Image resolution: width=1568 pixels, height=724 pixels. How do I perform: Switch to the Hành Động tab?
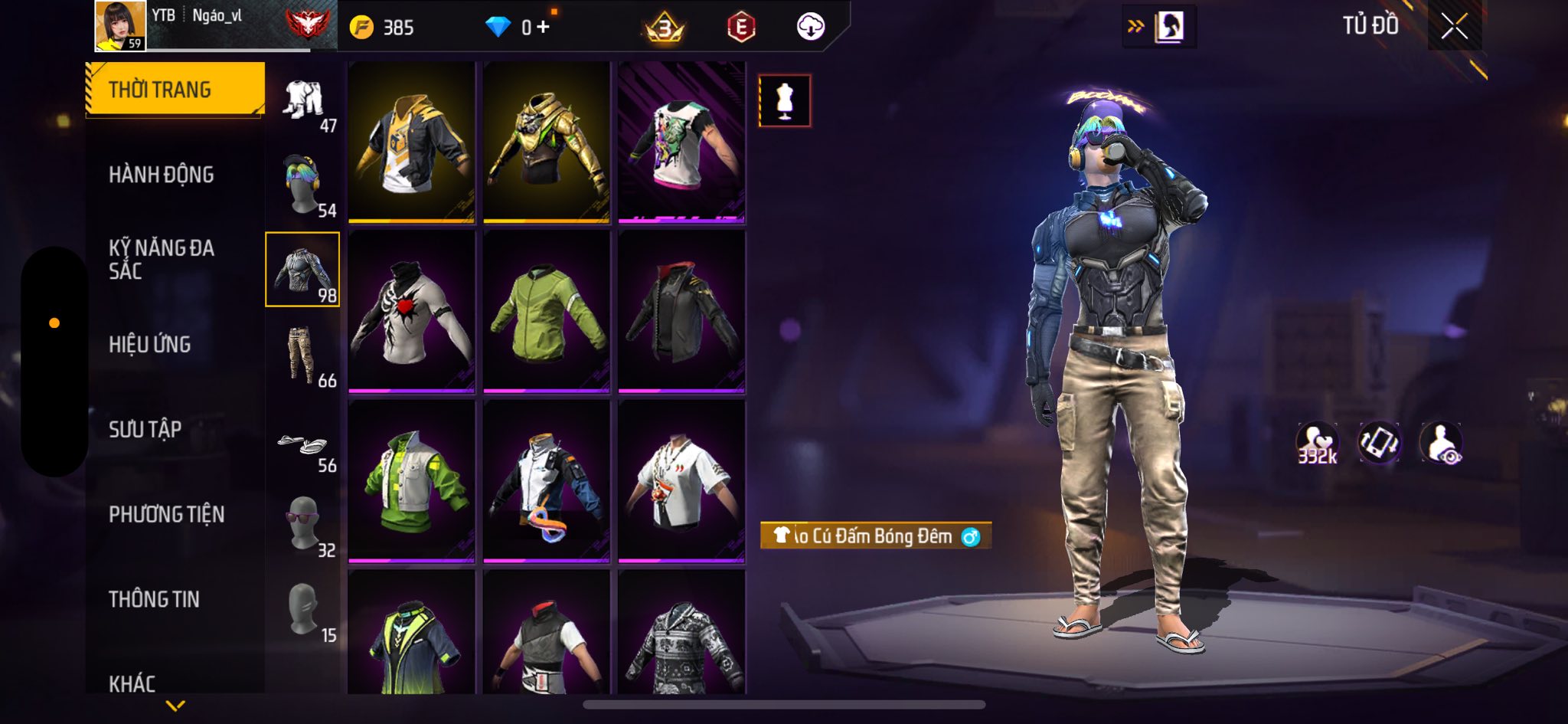point(161,175)
